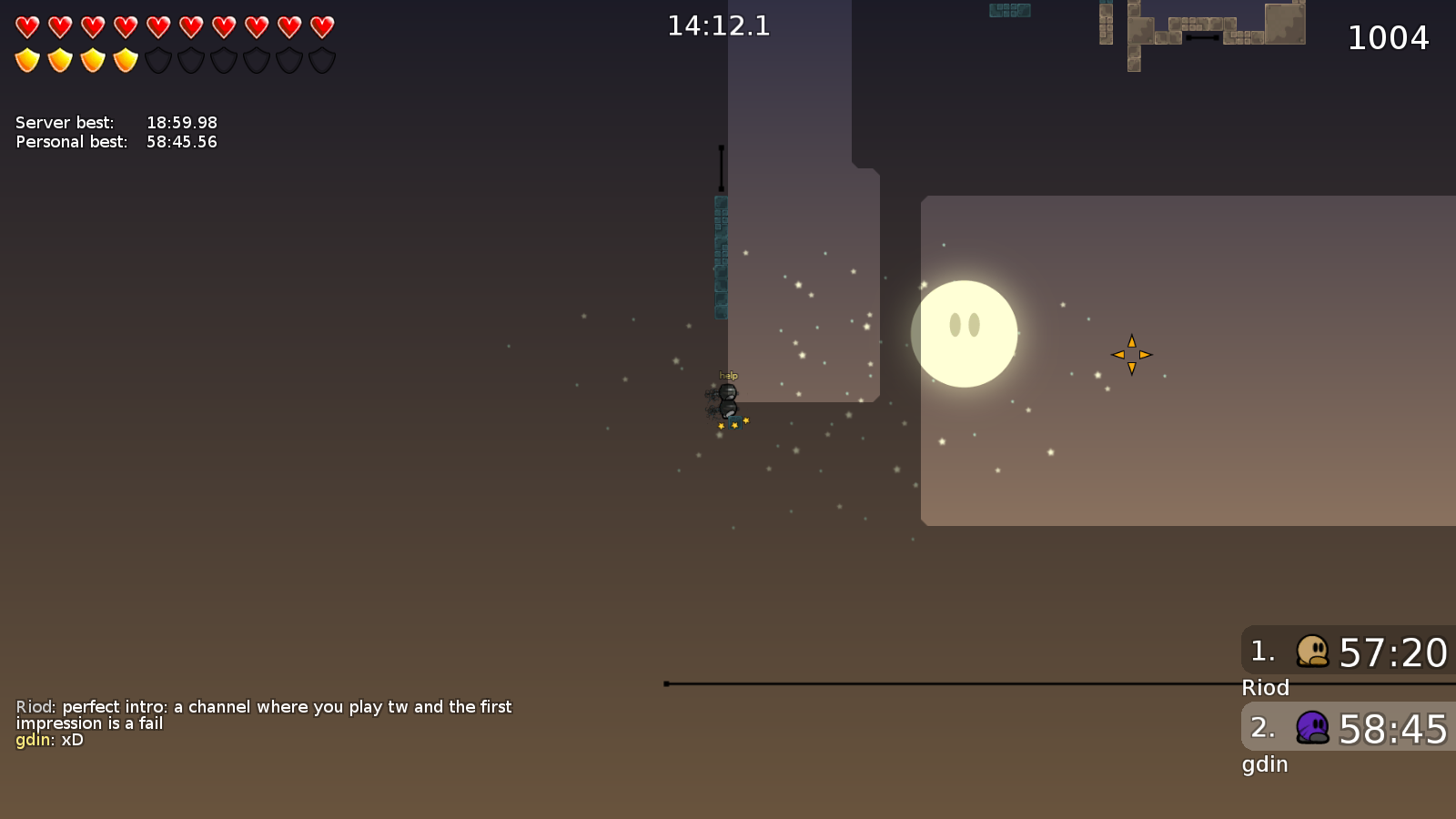Image resolution: width=1456 pixels, height=819 pixels.
Task: Click the Personal best time 58:45.56
Action: pos(181,142)
